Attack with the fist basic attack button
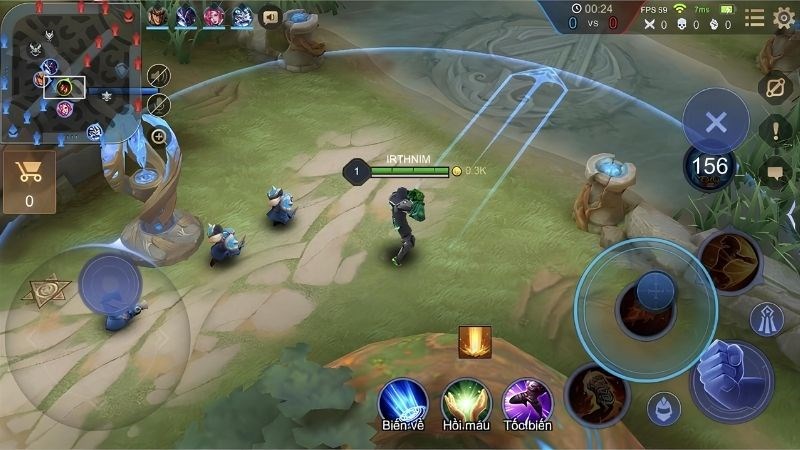The image size is (800, 450). [x=731, y=381]
